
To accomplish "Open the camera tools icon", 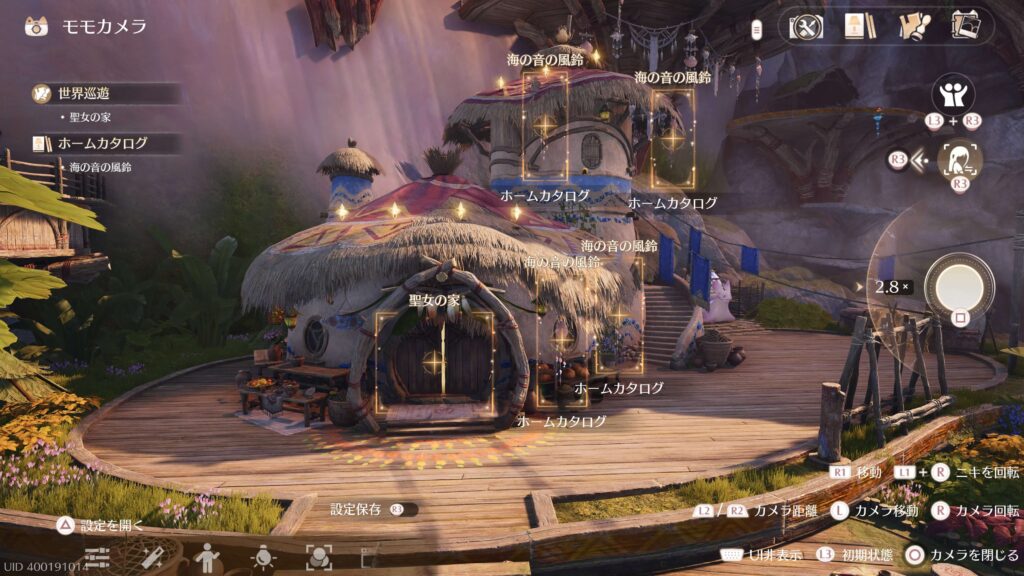I will point(805,27).
